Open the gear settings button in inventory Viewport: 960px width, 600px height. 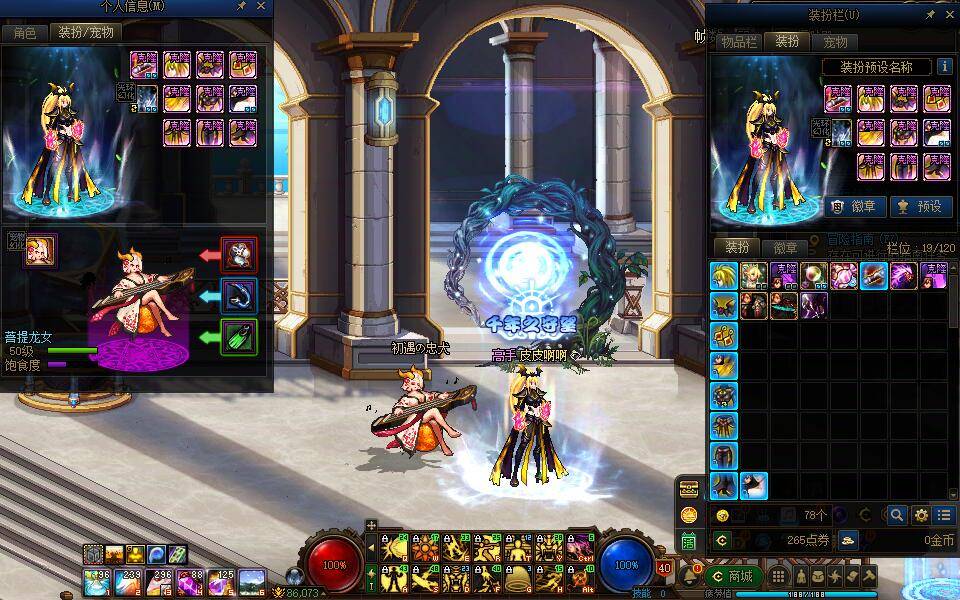921,515
